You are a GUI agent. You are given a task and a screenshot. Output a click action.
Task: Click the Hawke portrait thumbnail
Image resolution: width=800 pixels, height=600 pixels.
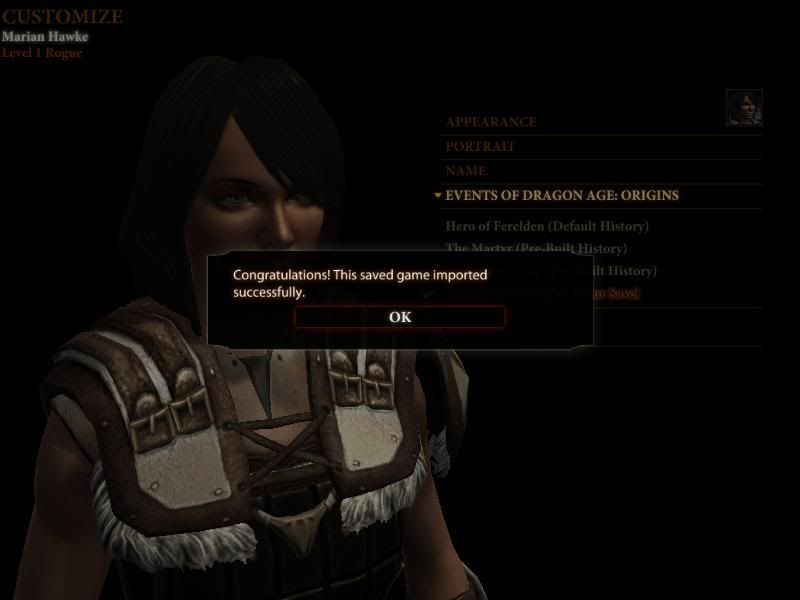(x=744, y=108)
